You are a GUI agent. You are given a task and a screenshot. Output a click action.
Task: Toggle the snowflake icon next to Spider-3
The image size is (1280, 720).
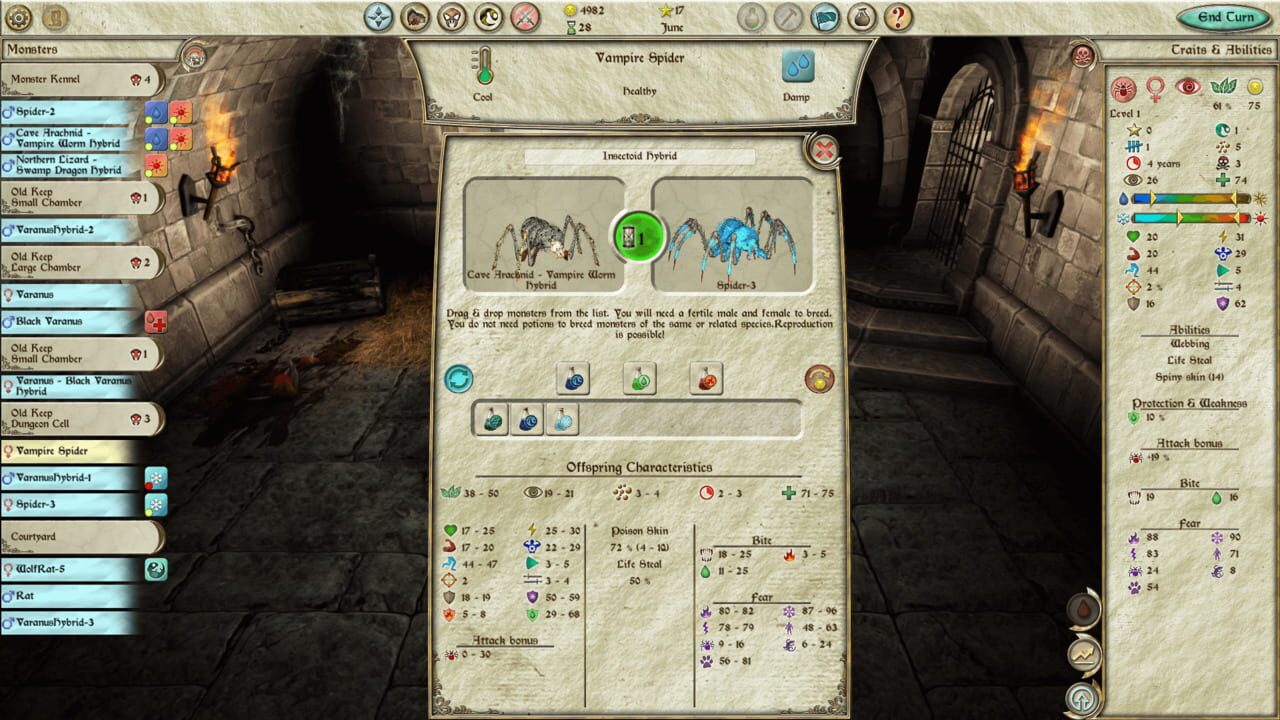(157, 505)
